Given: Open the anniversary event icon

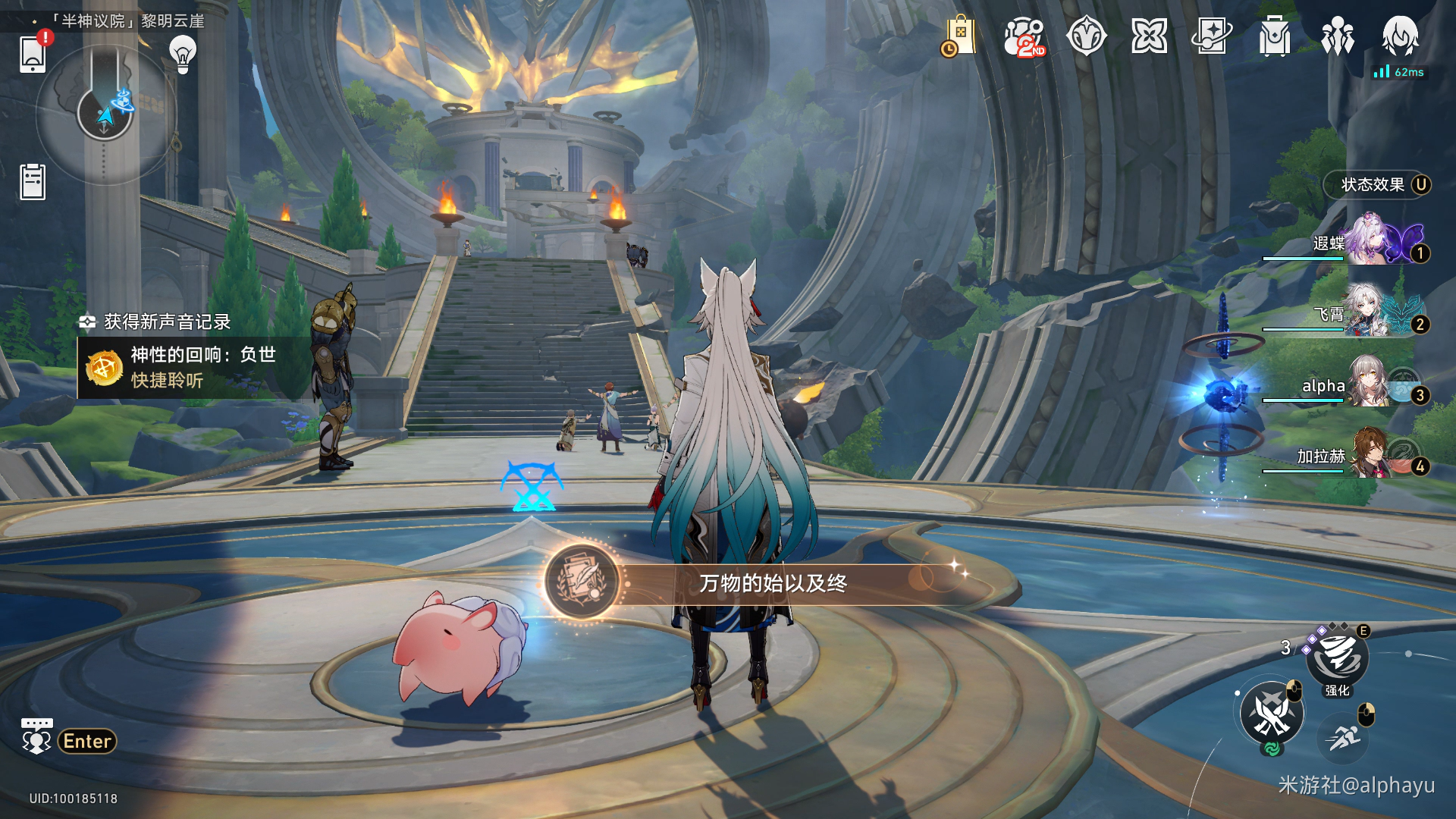Looking at the screenshot, I should tap(1024, 36).
